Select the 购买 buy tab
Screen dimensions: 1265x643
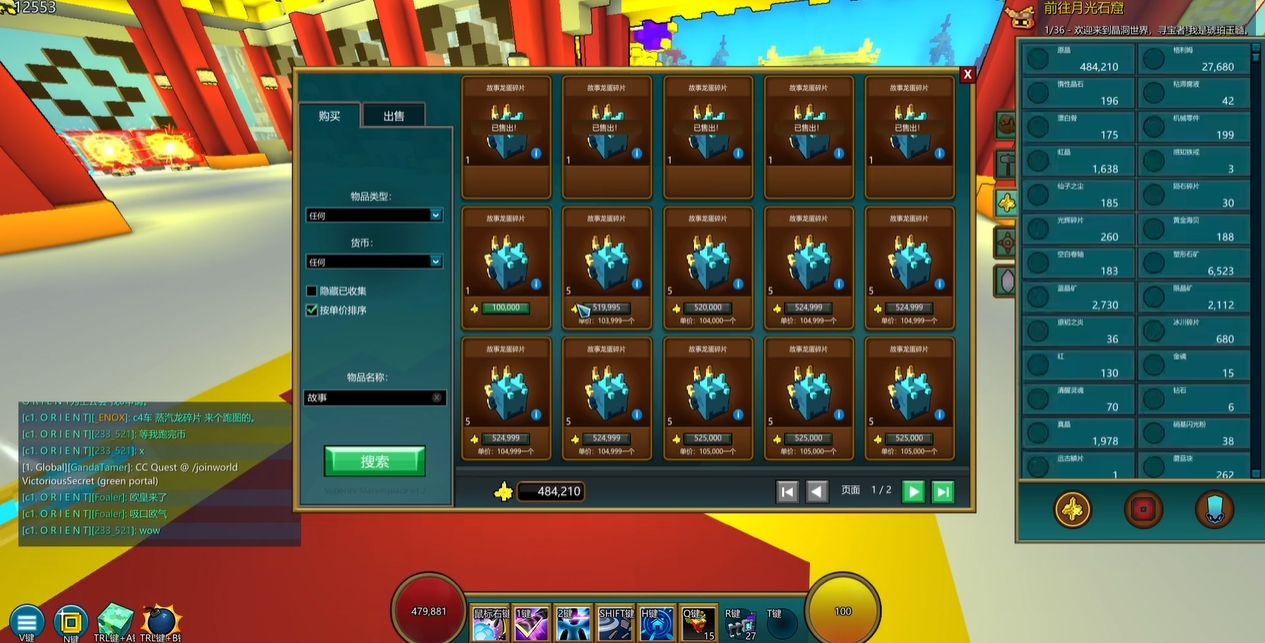(x=329, y=116)
